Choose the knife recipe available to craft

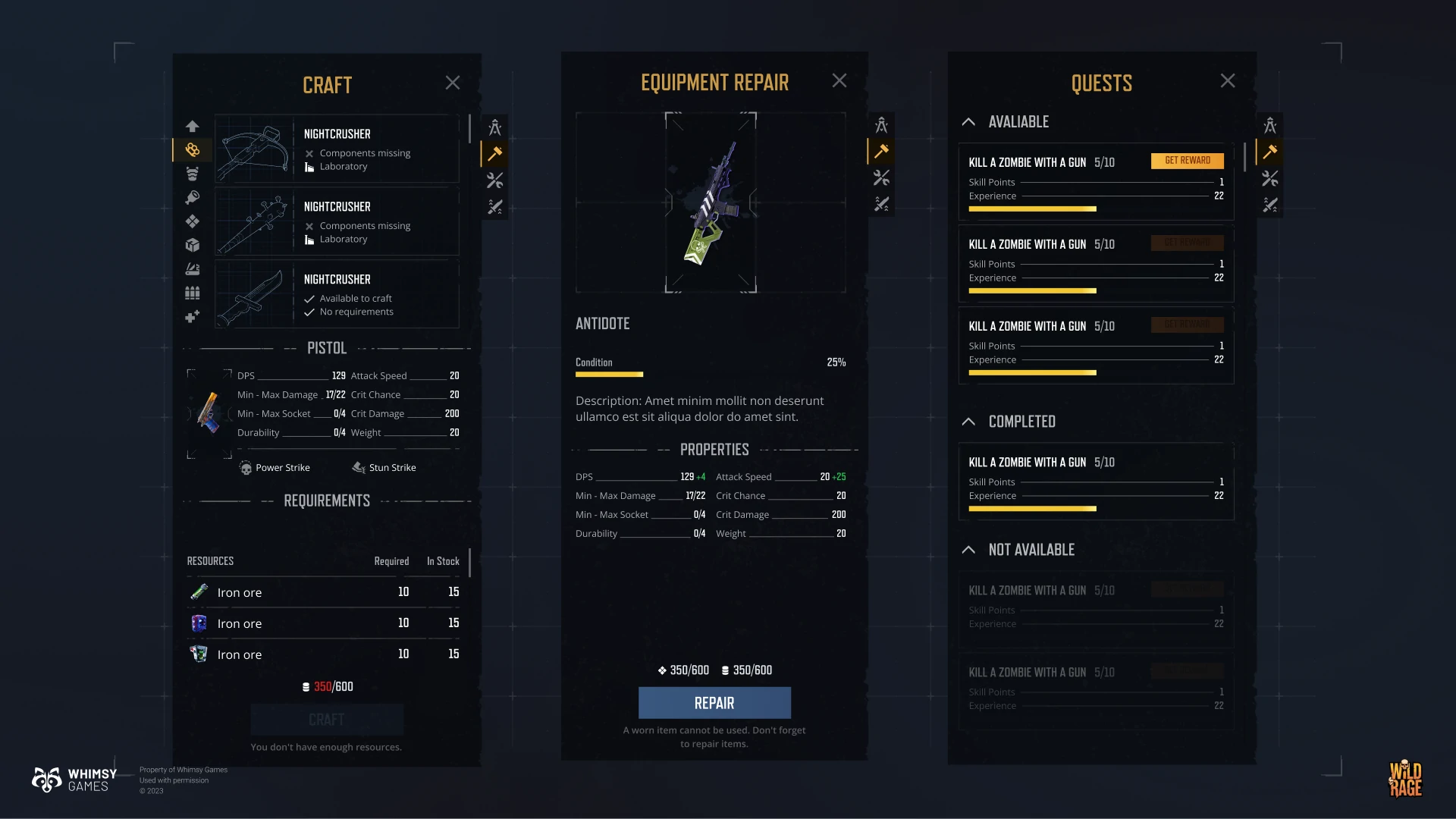pos(337,294)
